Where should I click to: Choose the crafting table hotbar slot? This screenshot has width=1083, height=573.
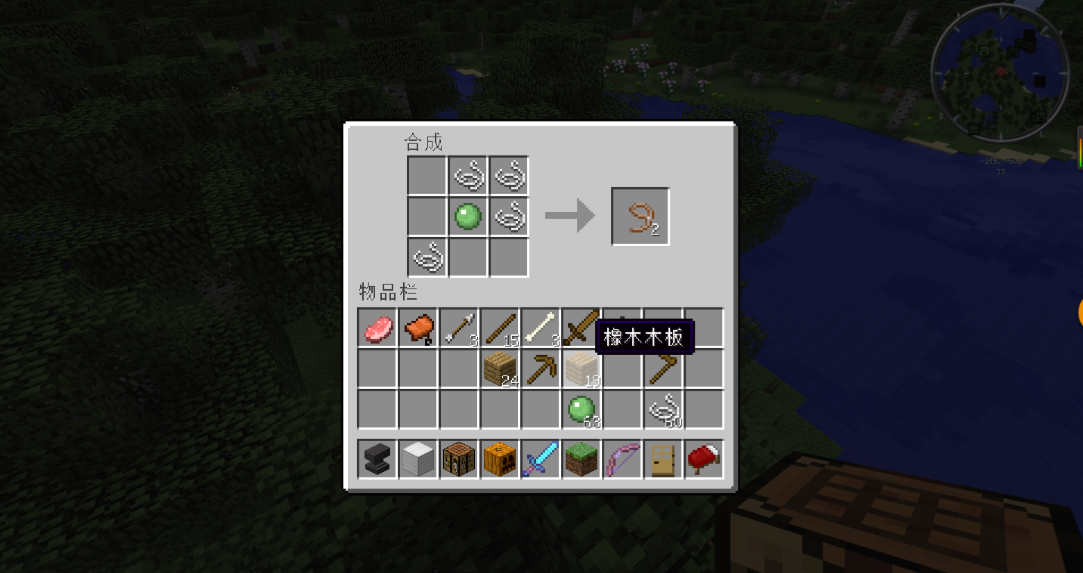pyautogui.click(x=460, y=459)
